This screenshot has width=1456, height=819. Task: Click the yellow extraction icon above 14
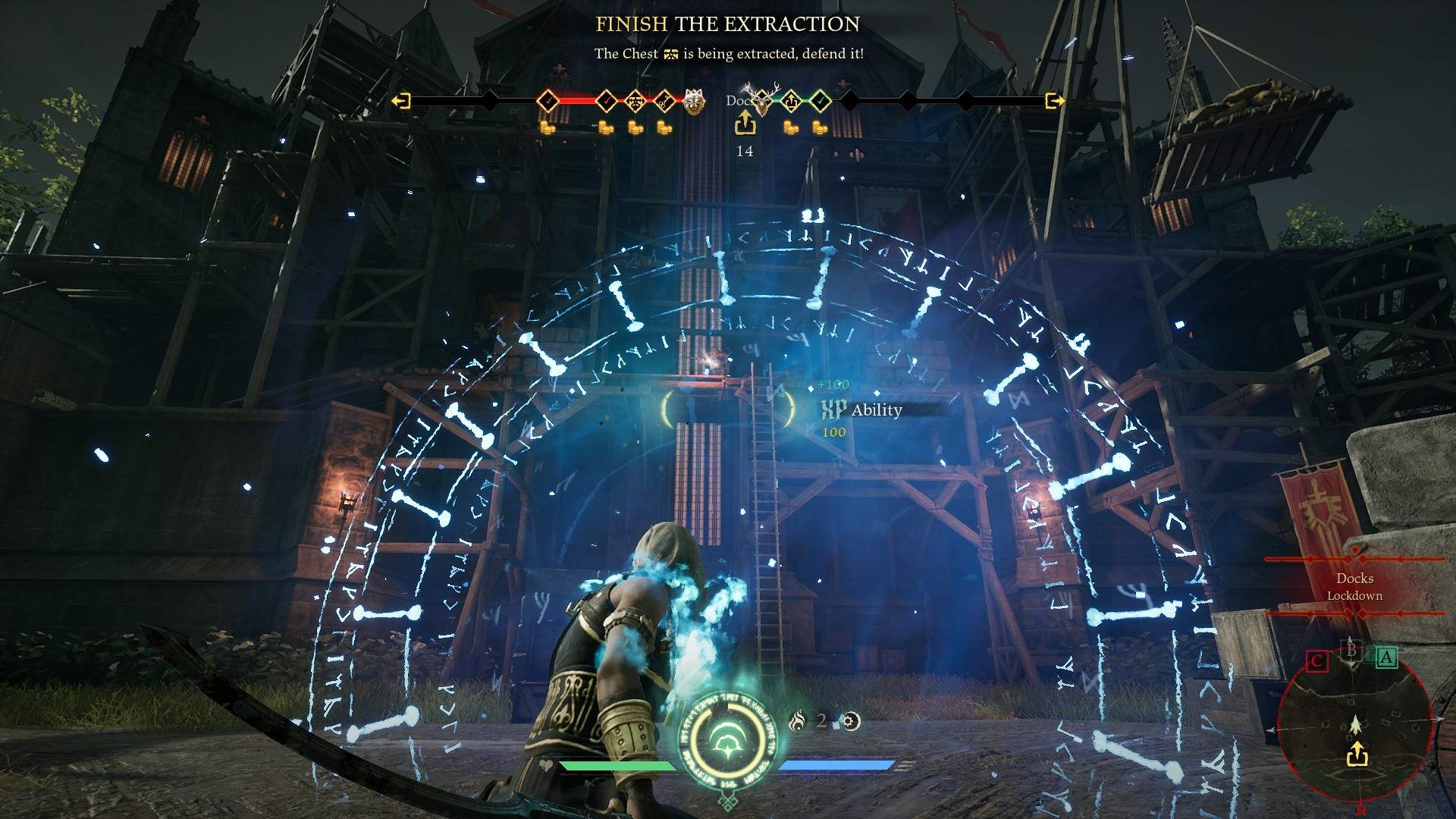pos(745,123)
